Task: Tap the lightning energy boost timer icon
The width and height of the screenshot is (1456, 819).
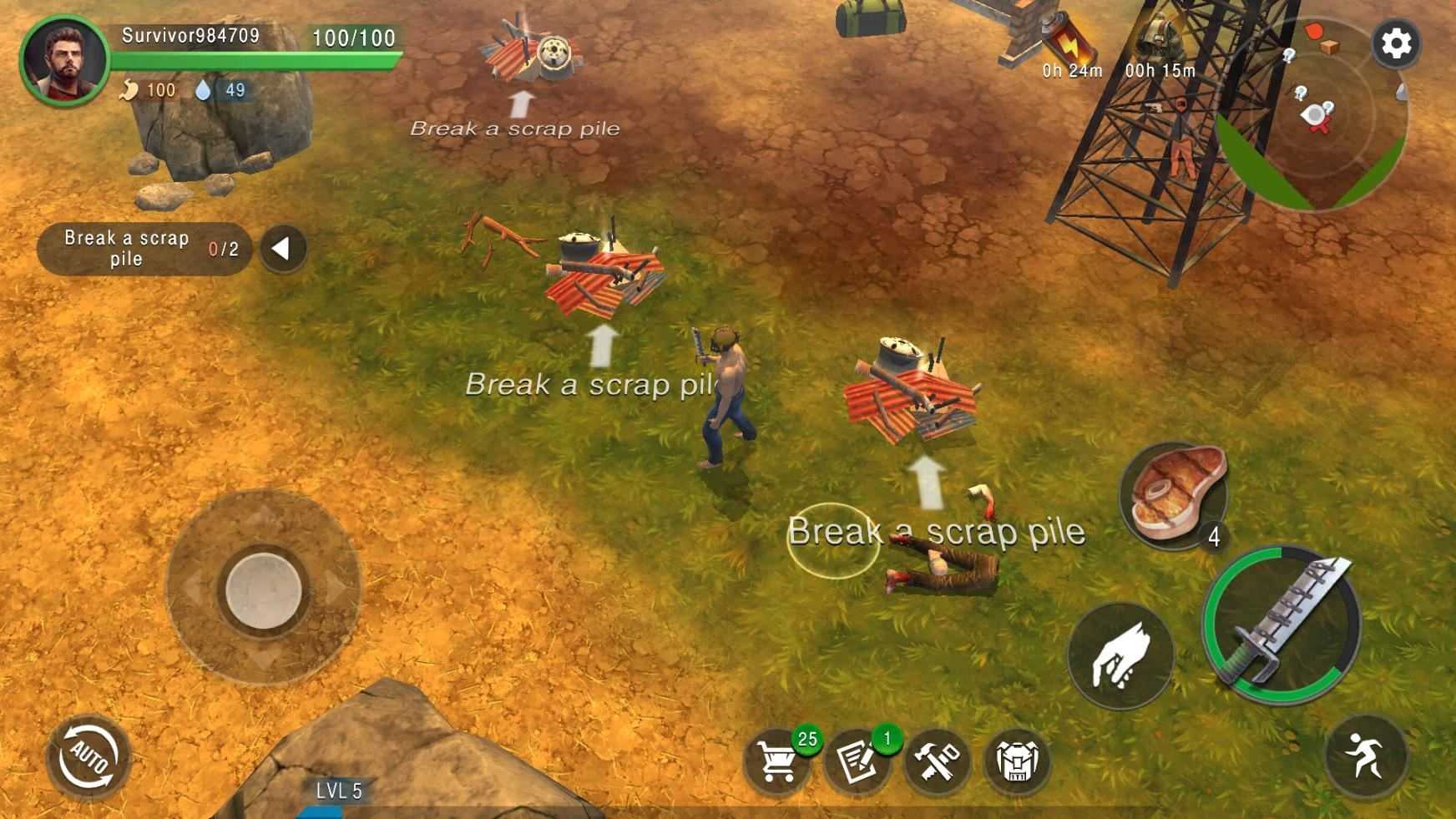Action: [x=1069, y=43]
